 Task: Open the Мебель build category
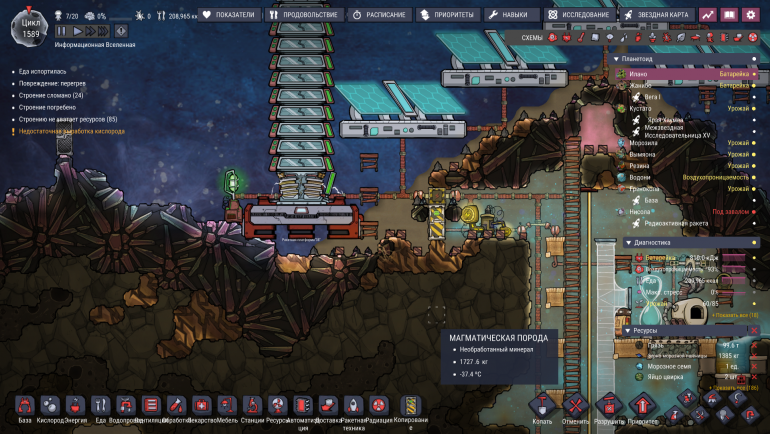227,408
